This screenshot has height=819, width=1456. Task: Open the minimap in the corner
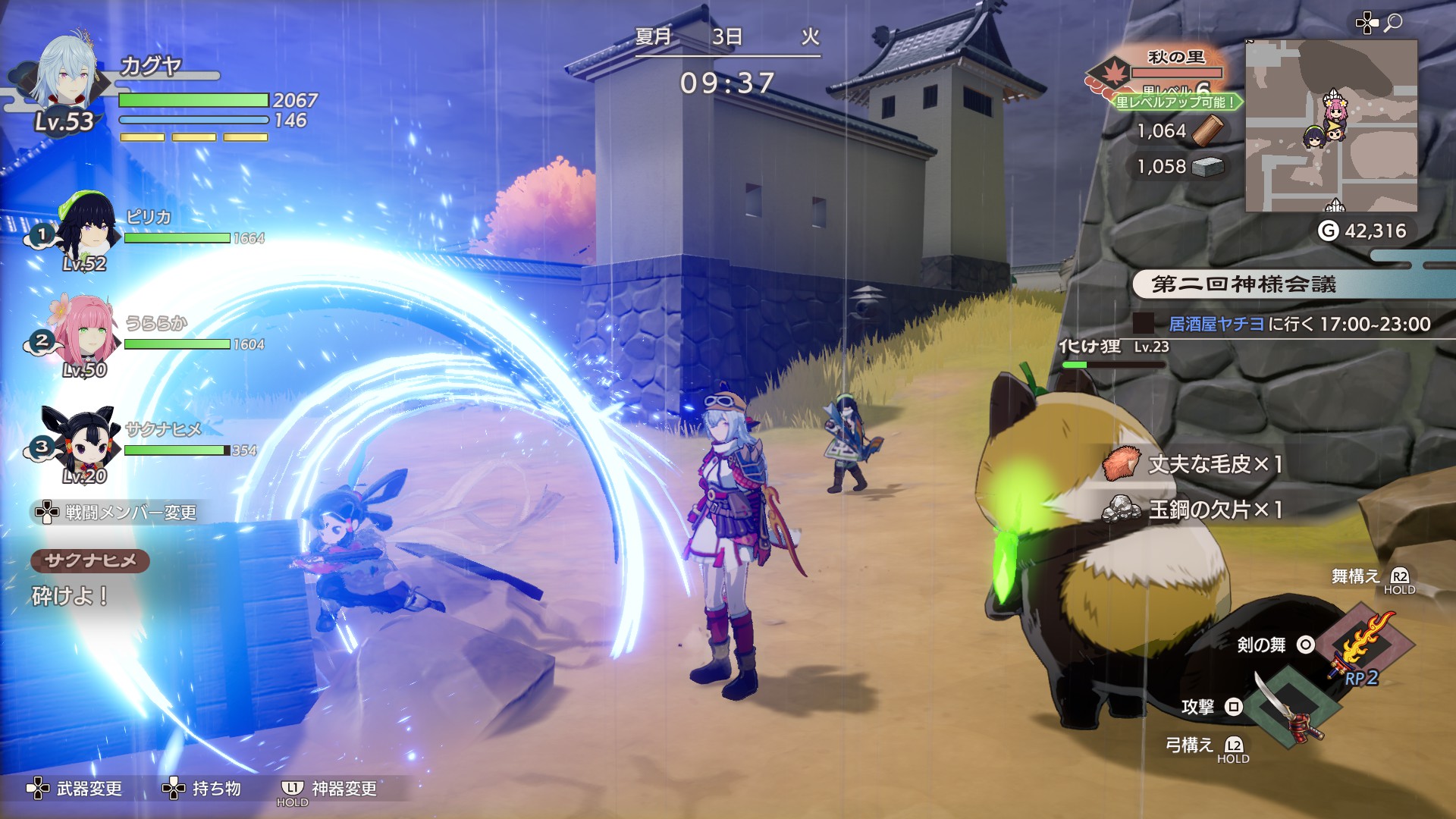1331,126
